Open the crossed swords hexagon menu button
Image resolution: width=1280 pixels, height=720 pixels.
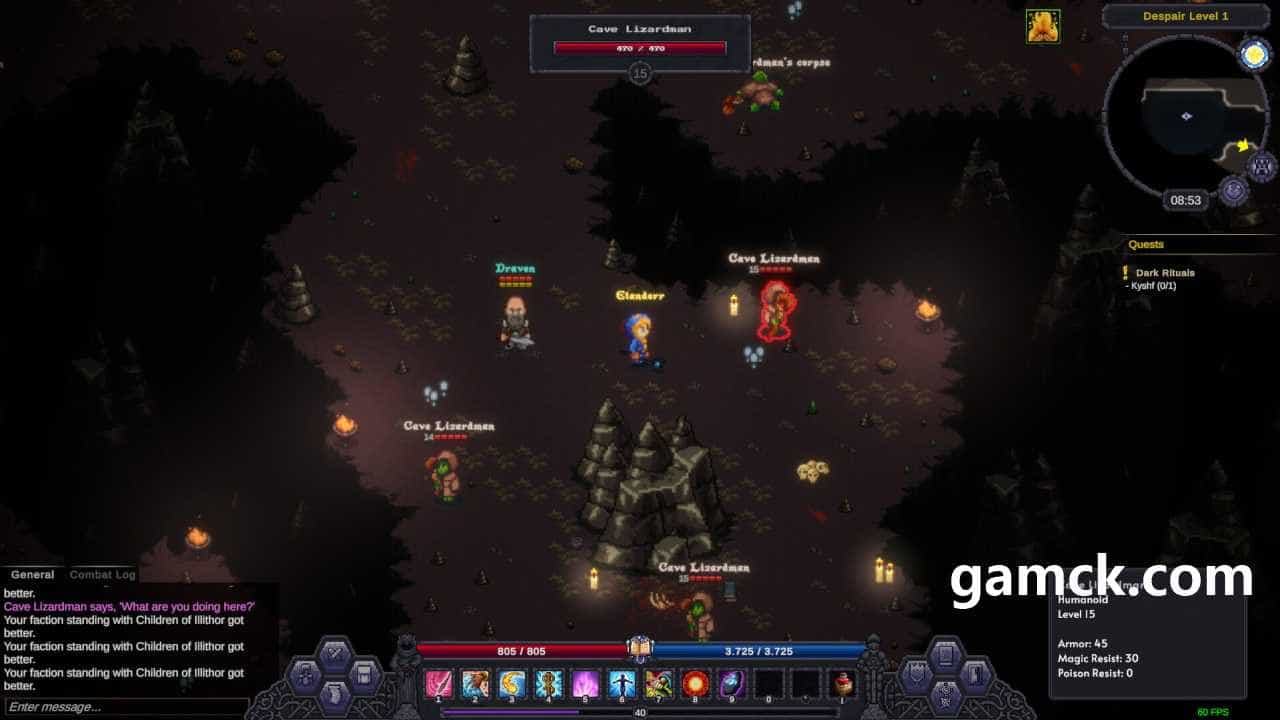pos(333,653)
